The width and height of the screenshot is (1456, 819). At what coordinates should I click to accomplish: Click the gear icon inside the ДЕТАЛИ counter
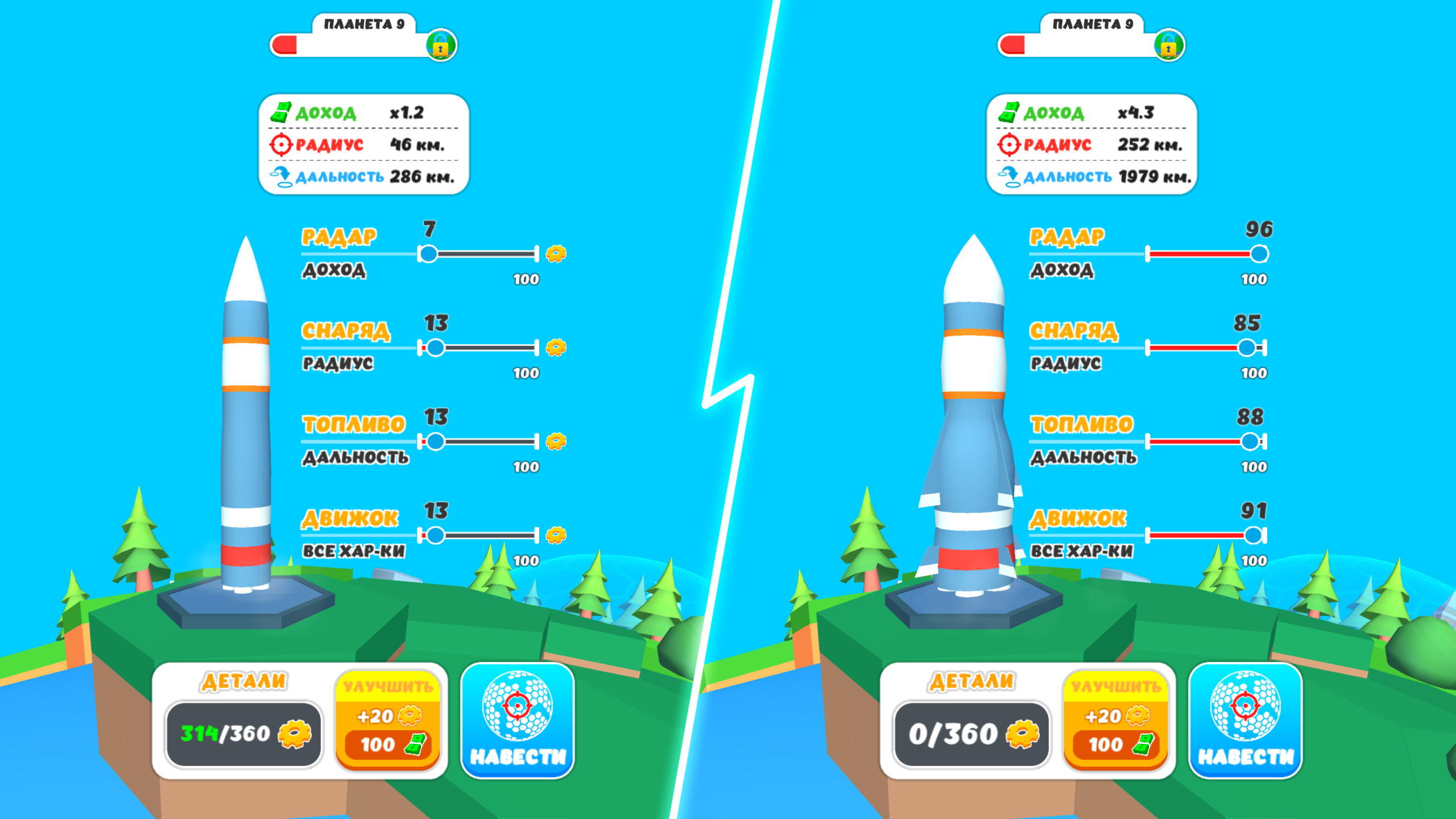coord(293,733)
